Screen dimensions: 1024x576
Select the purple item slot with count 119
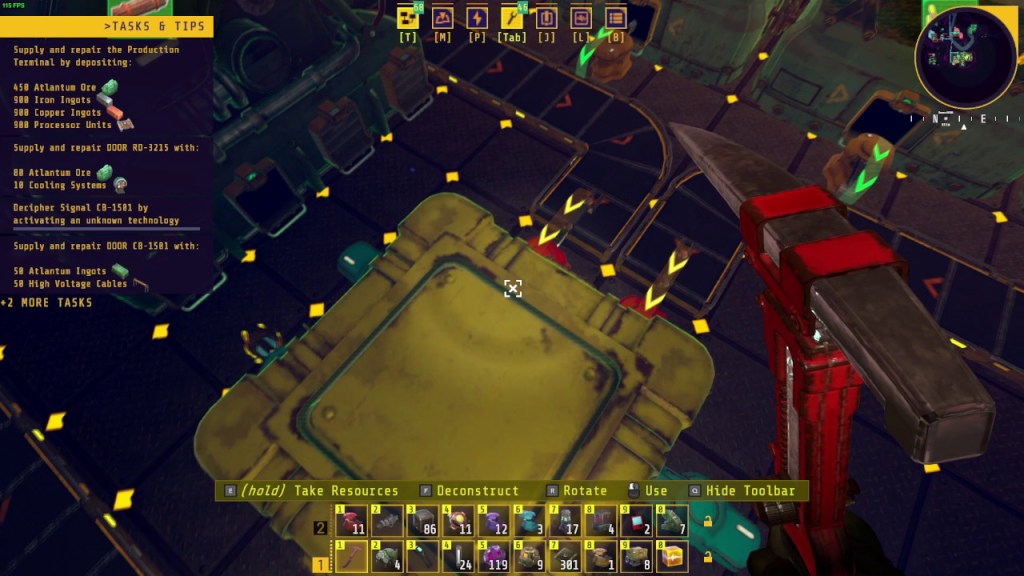coord(493,557)
